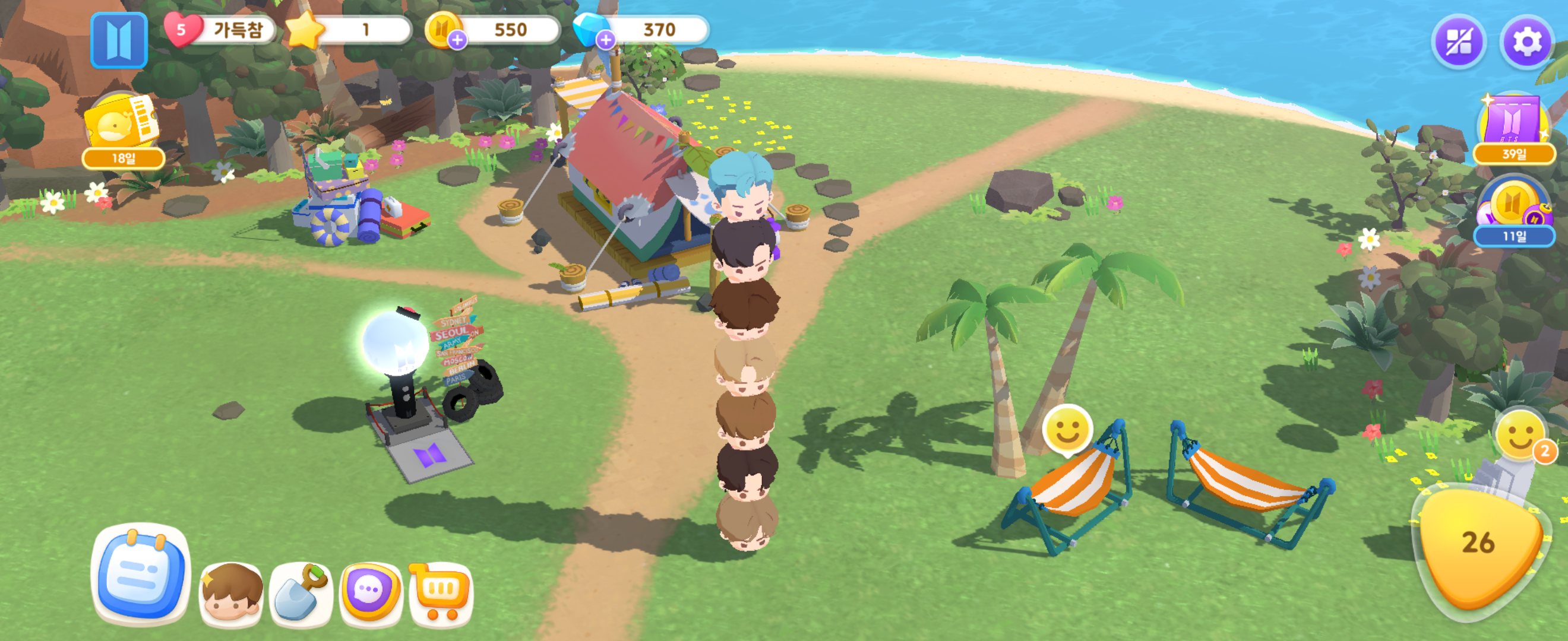Select the shovel decorate tool
This screenshot has height=641, width=1568.
tap(301, 594)
